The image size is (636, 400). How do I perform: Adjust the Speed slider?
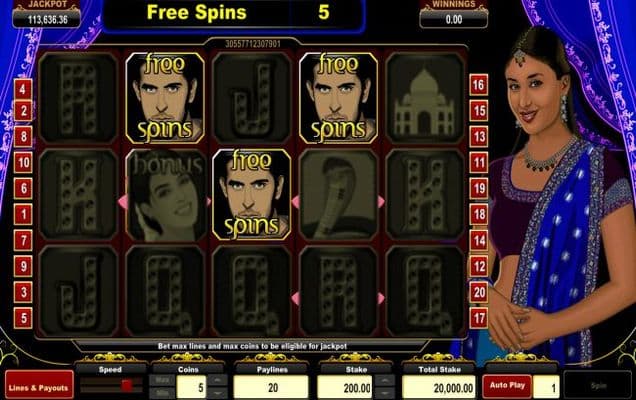(x=127, y=385)
